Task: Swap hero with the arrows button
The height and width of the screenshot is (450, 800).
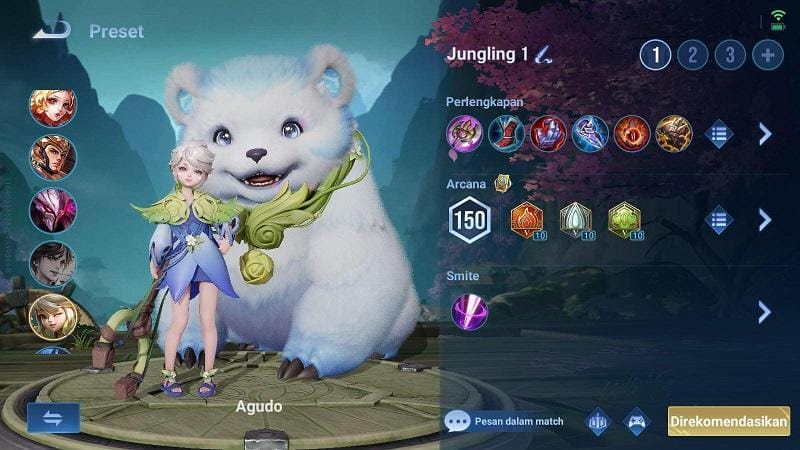Action: click(53, 418)
